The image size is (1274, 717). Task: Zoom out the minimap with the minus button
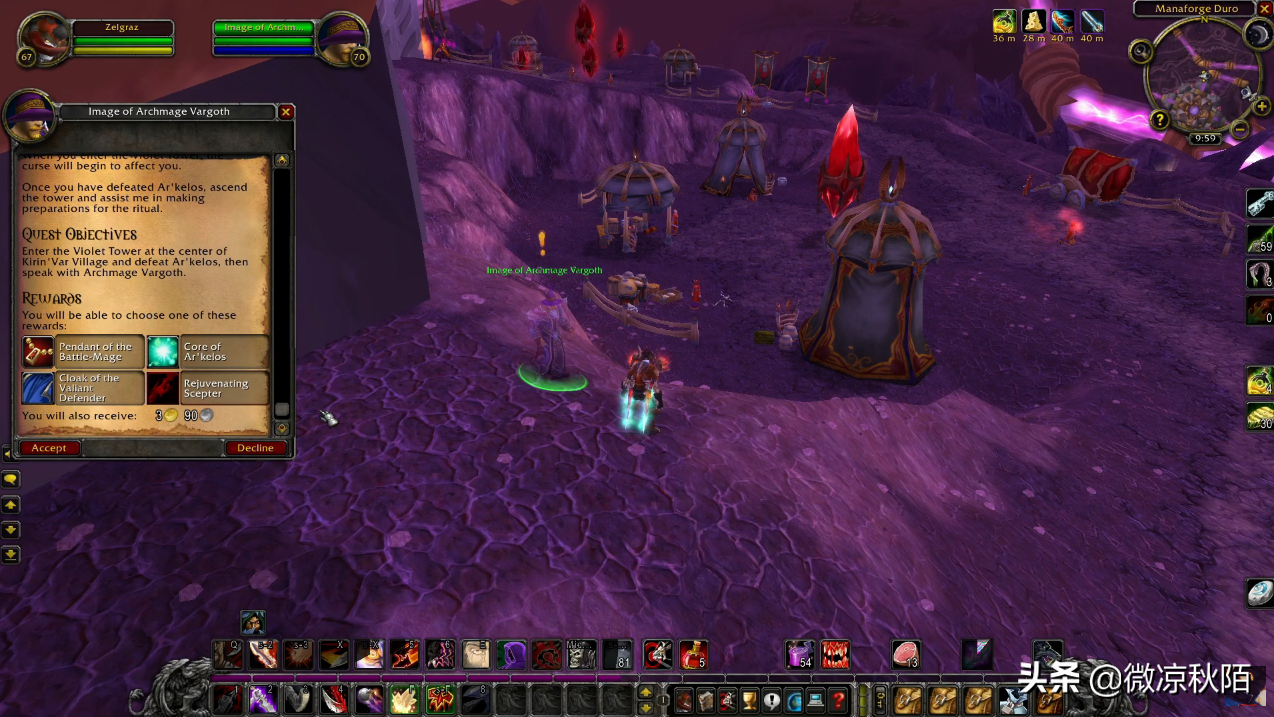click(x=1240, y=129)
